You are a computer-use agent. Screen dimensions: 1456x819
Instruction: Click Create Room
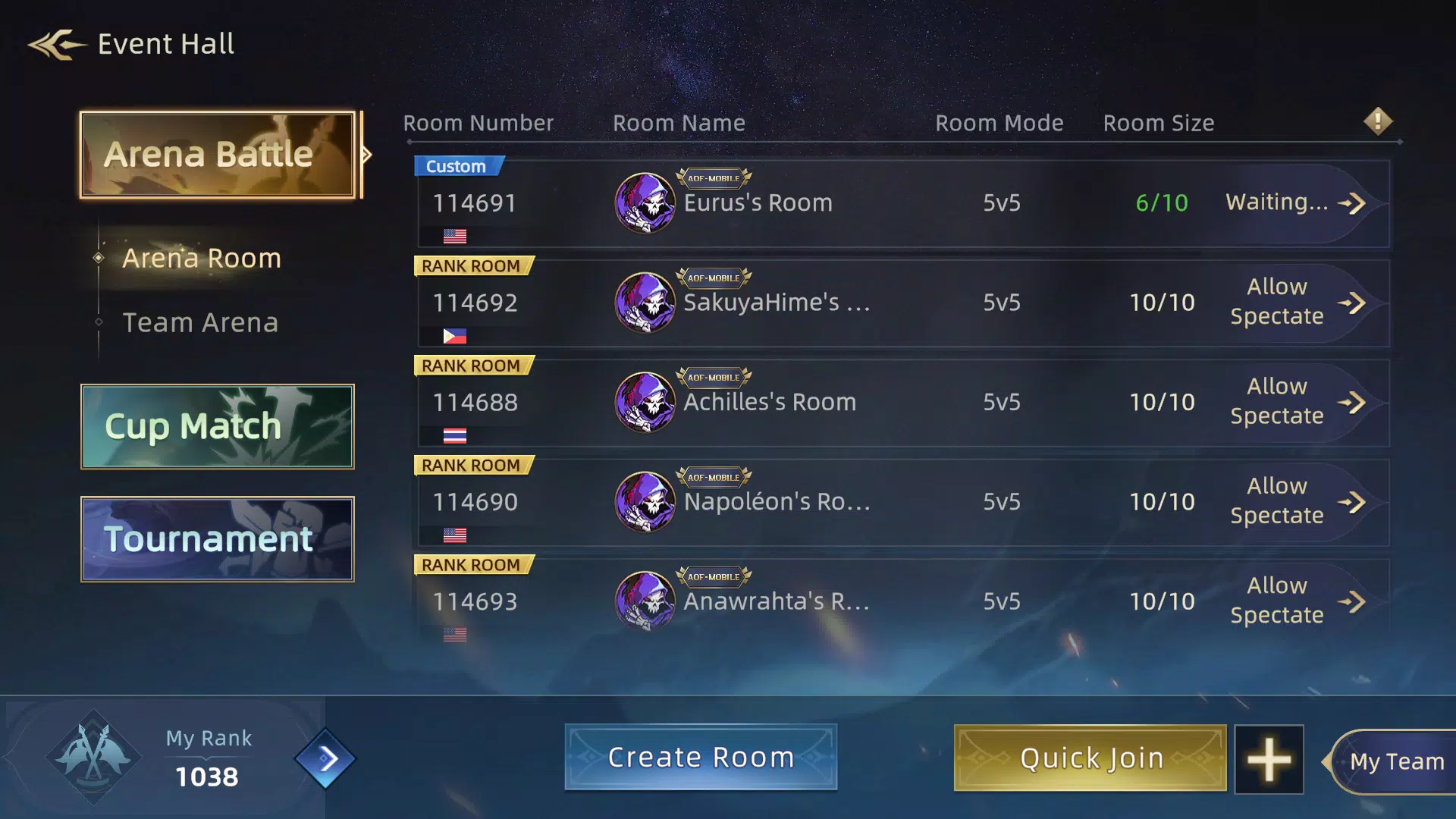[700, 756]
